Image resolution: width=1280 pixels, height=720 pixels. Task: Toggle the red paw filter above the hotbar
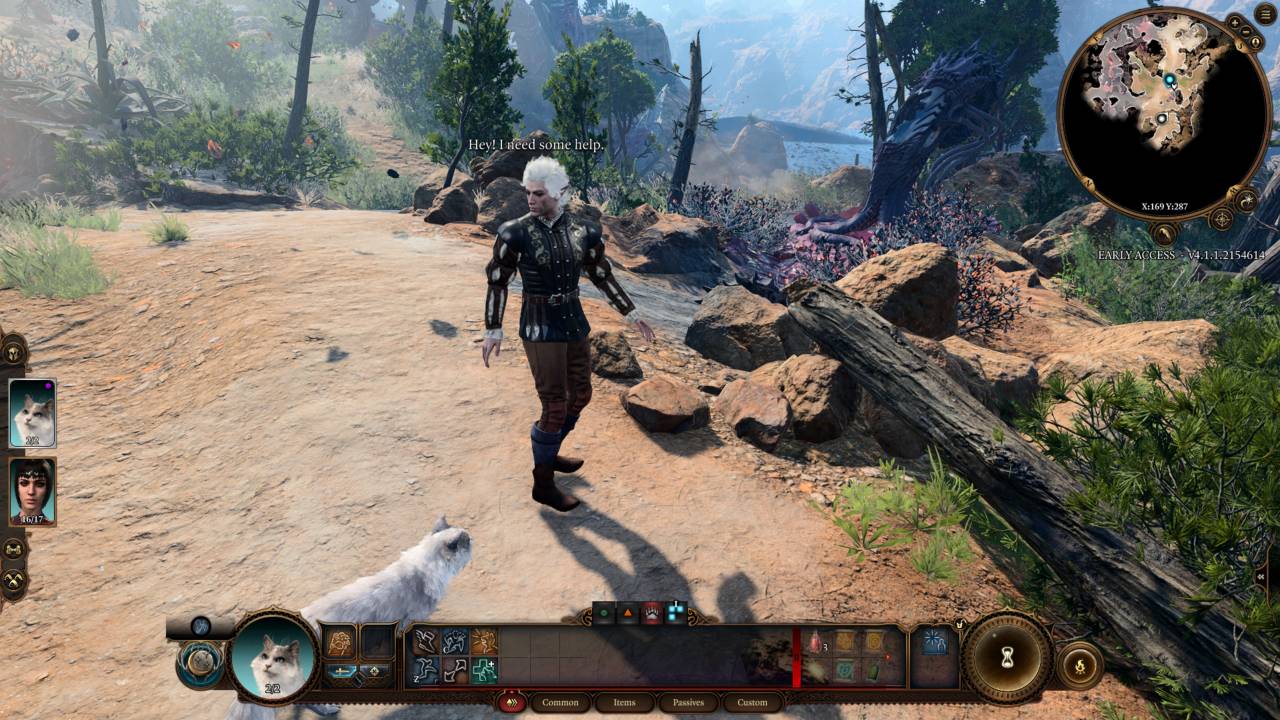pyautogui.click(x=652, y=614)
